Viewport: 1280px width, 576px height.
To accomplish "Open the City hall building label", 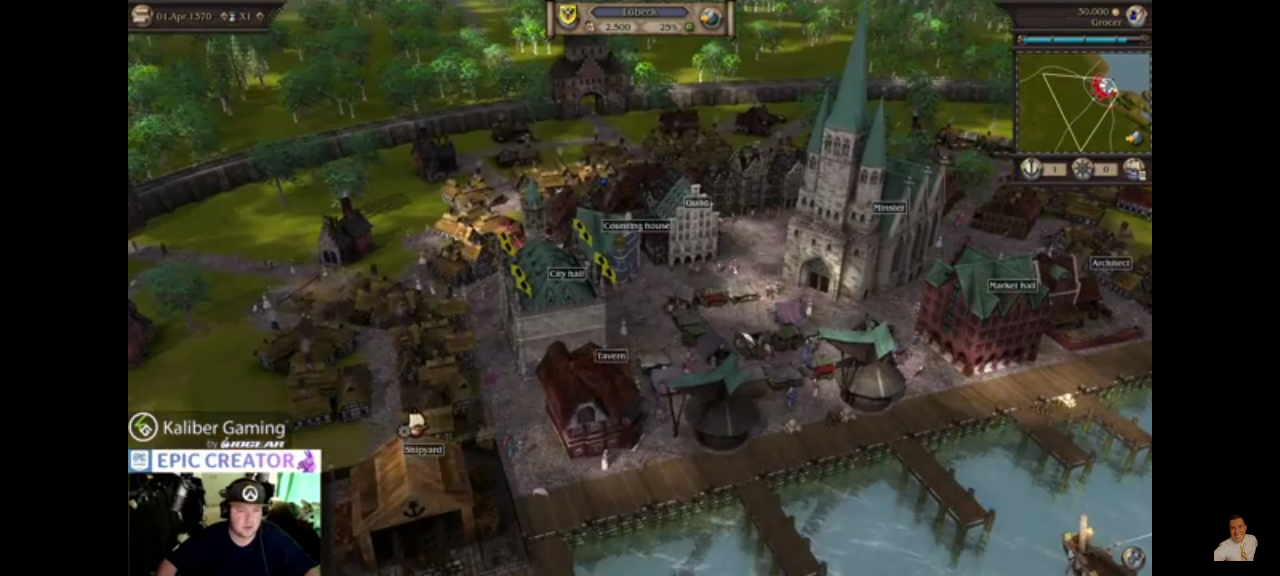I will coord(566,274).
